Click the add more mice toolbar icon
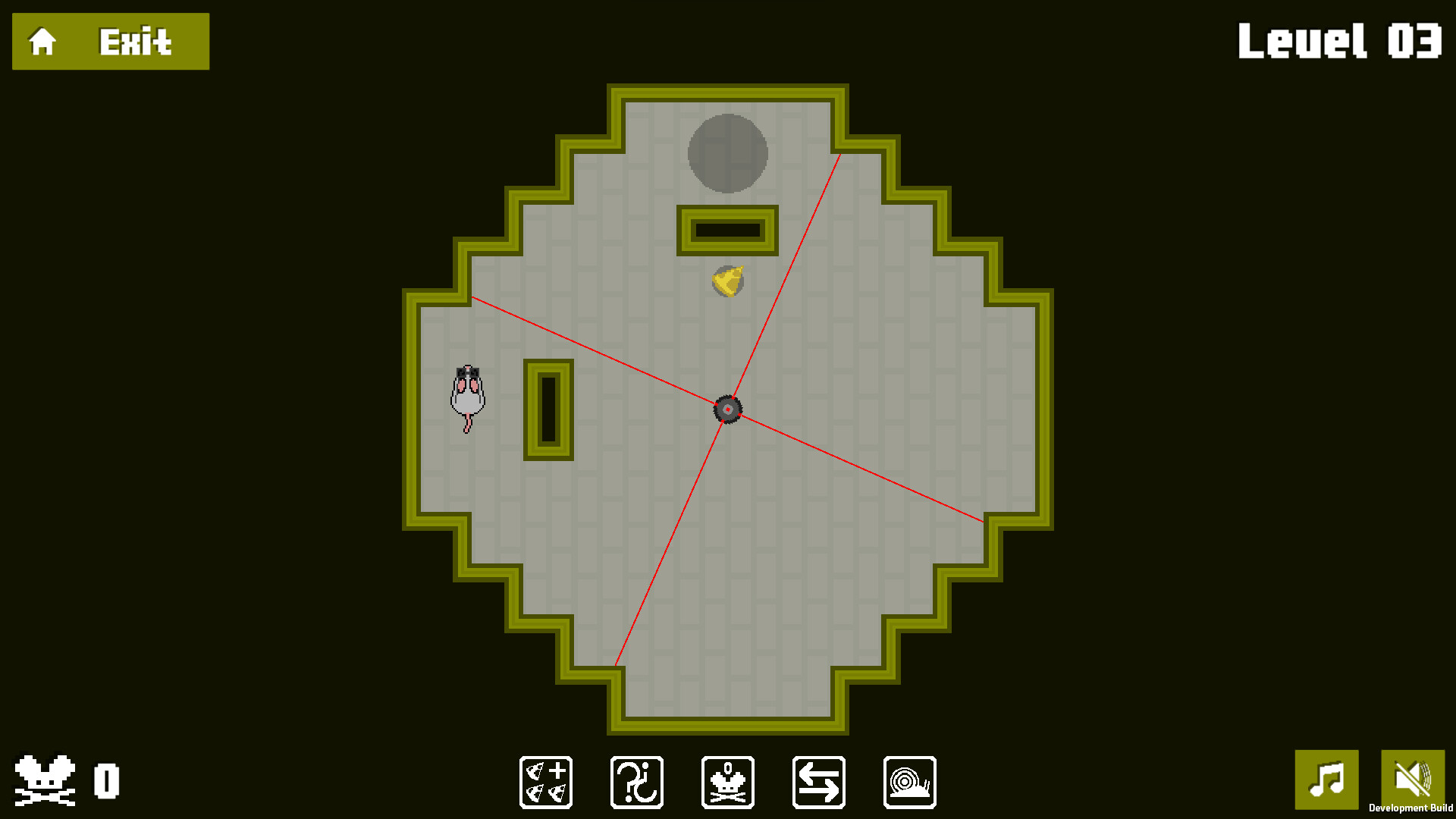Viewport: 1456px width, 819px height. [x=545, y=782]
